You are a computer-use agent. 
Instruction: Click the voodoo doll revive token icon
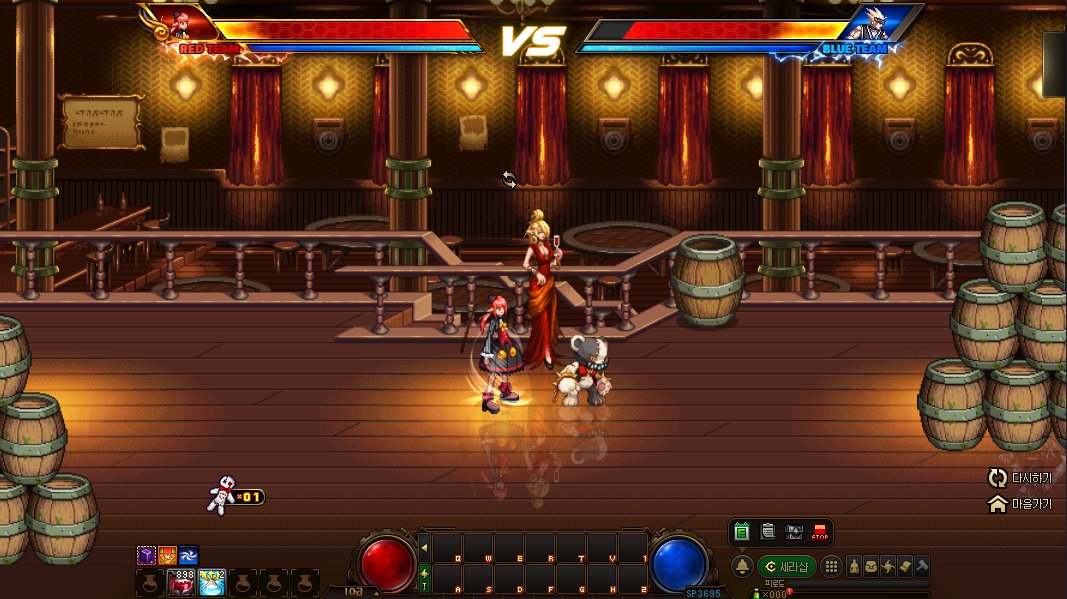[221, 496]
